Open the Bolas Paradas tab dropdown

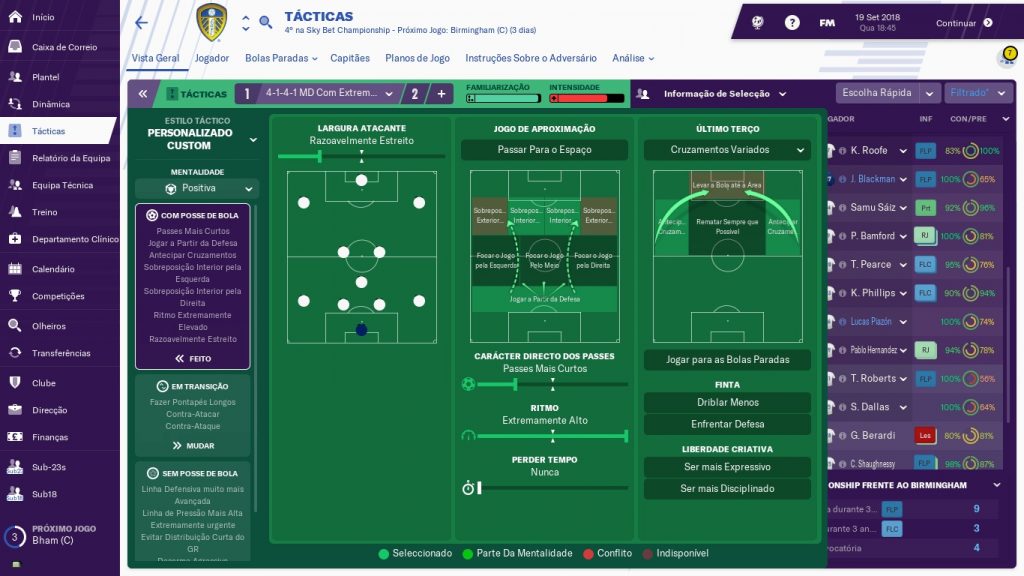(281, 58)
